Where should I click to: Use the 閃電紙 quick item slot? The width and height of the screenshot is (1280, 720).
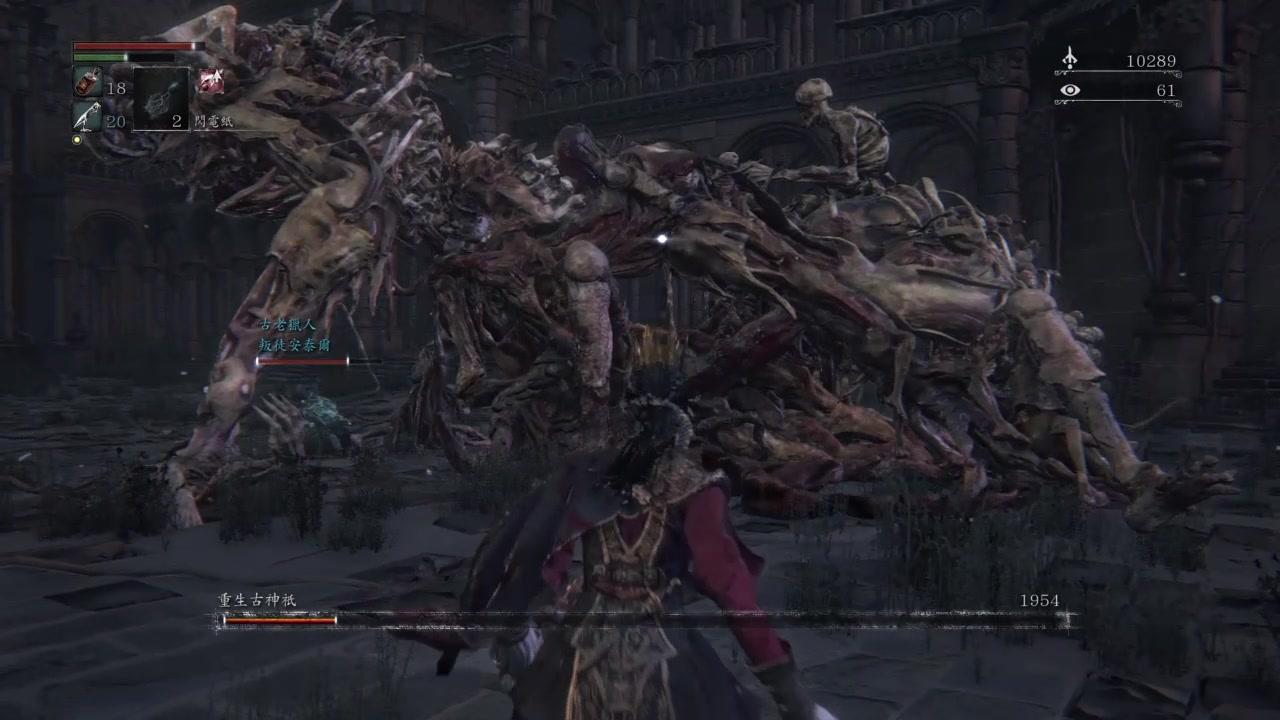(x=159, y=98)
